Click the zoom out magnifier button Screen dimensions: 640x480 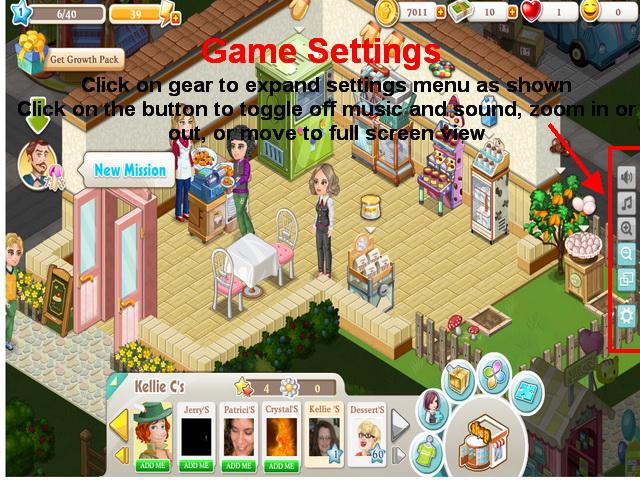(627, 253)
